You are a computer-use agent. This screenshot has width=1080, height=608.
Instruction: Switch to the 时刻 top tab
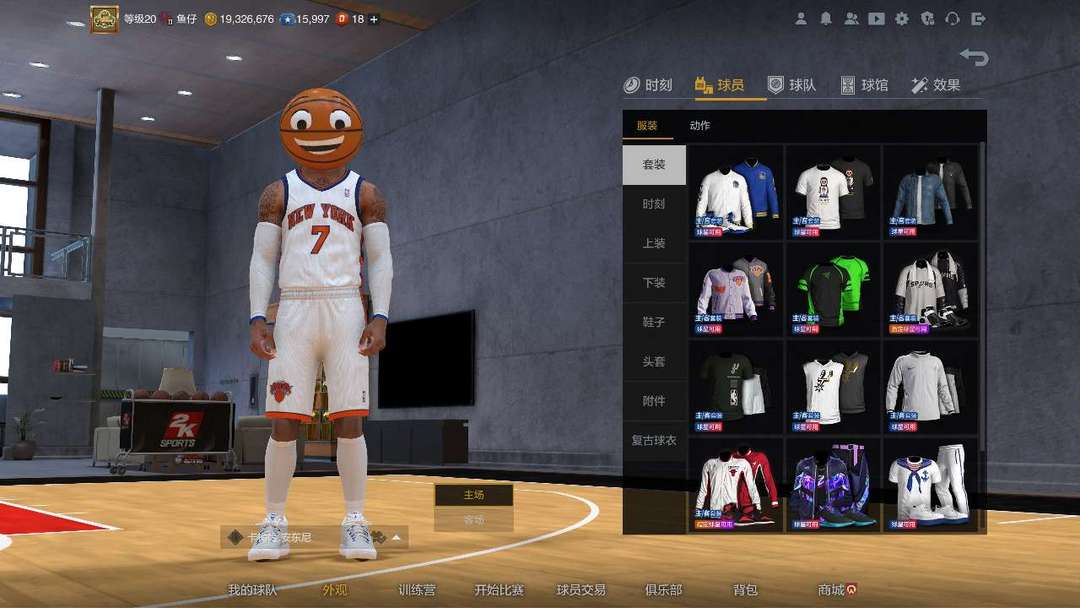coord(648,85)
